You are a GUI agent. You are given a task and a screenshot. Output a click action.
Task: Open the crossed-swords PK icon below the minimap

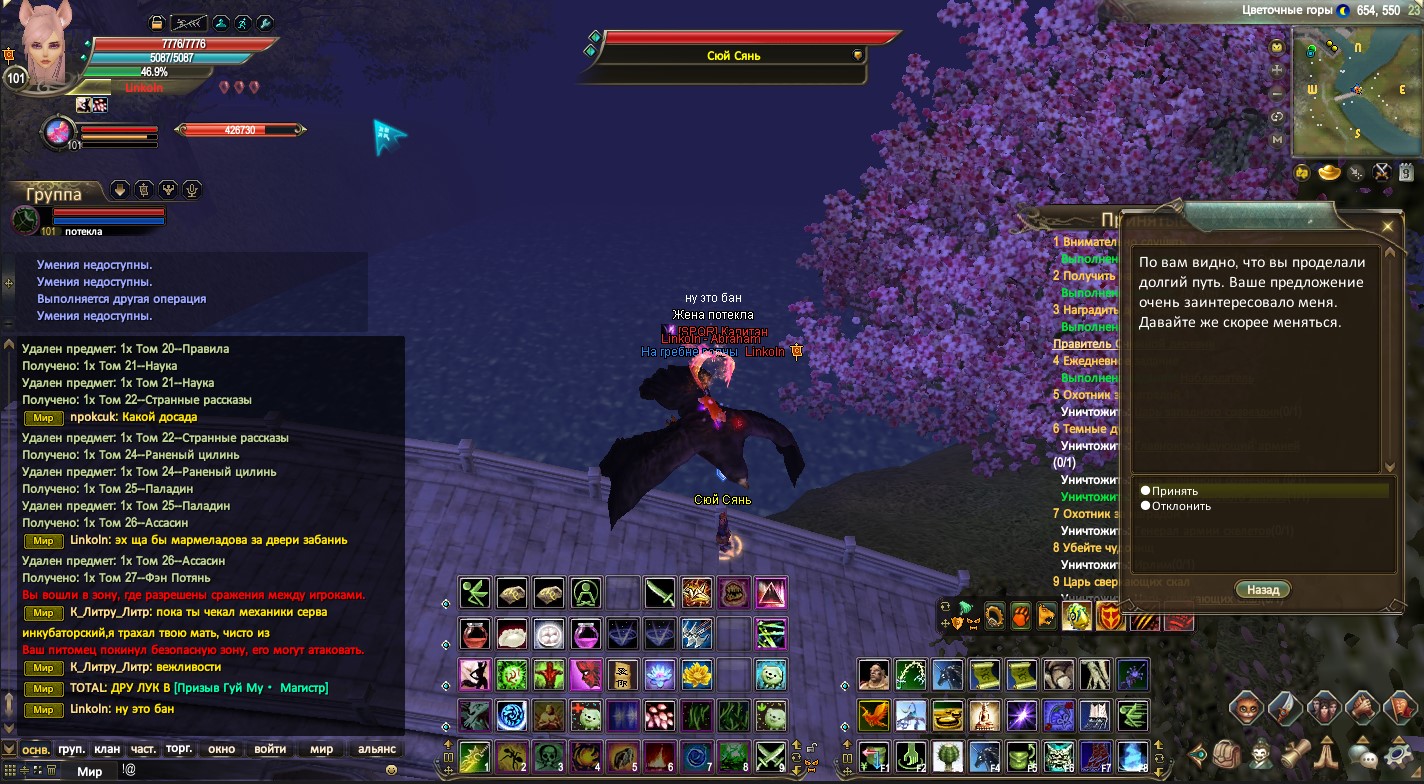1381,171
